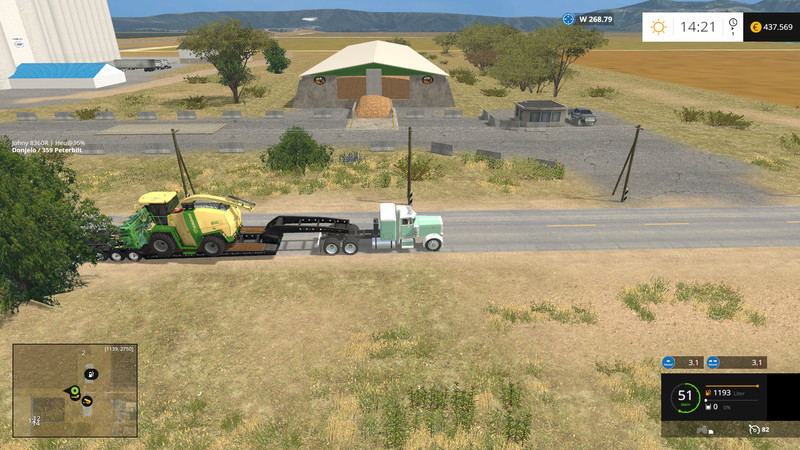Screen dimensions: 800x450
Task: Click the euro coin money icon
Action: tap(755, 27)
